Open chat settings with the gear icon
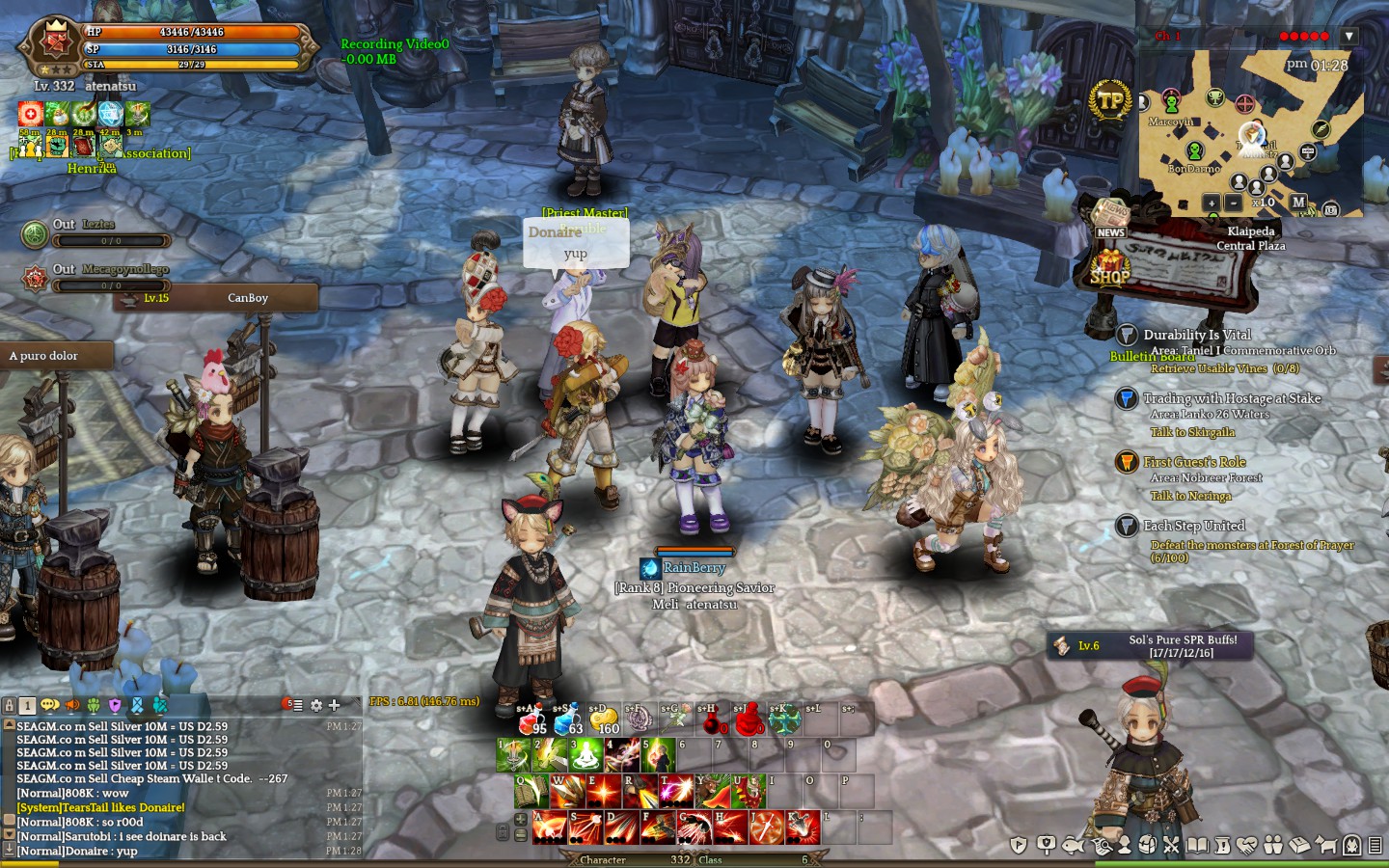The height and width of the screenshot is (868, 1389). tap(315, 705)
